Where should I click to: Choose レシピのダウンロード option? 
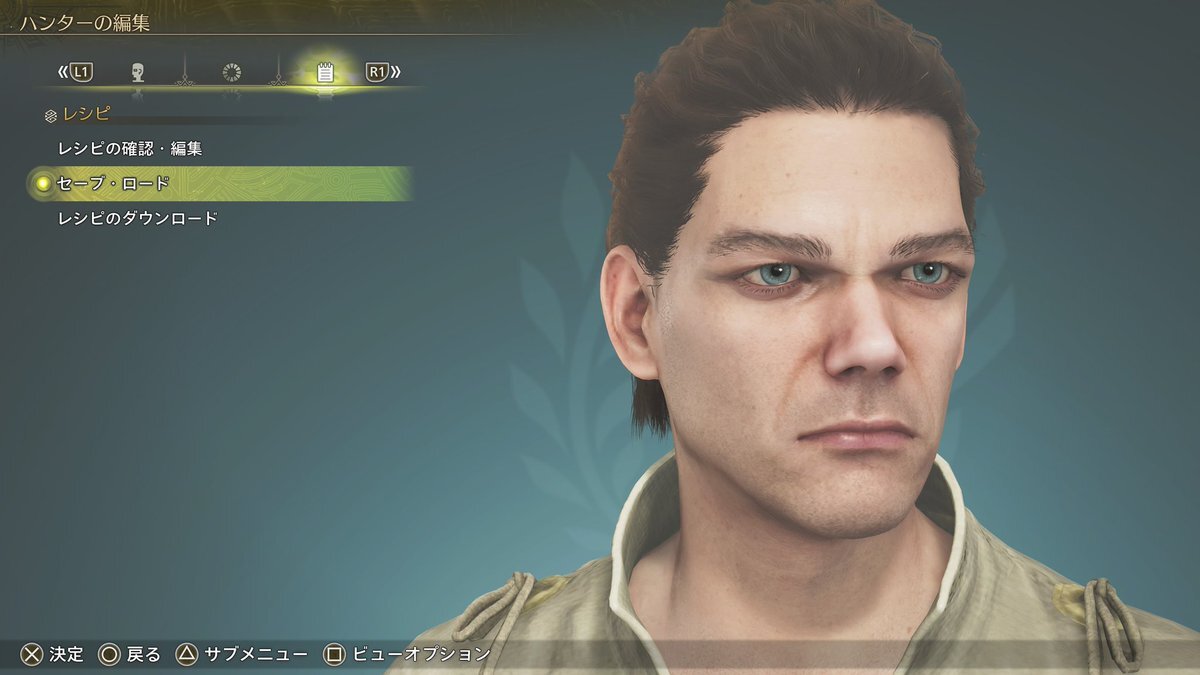pyautogui.click(x=139, y=218)
